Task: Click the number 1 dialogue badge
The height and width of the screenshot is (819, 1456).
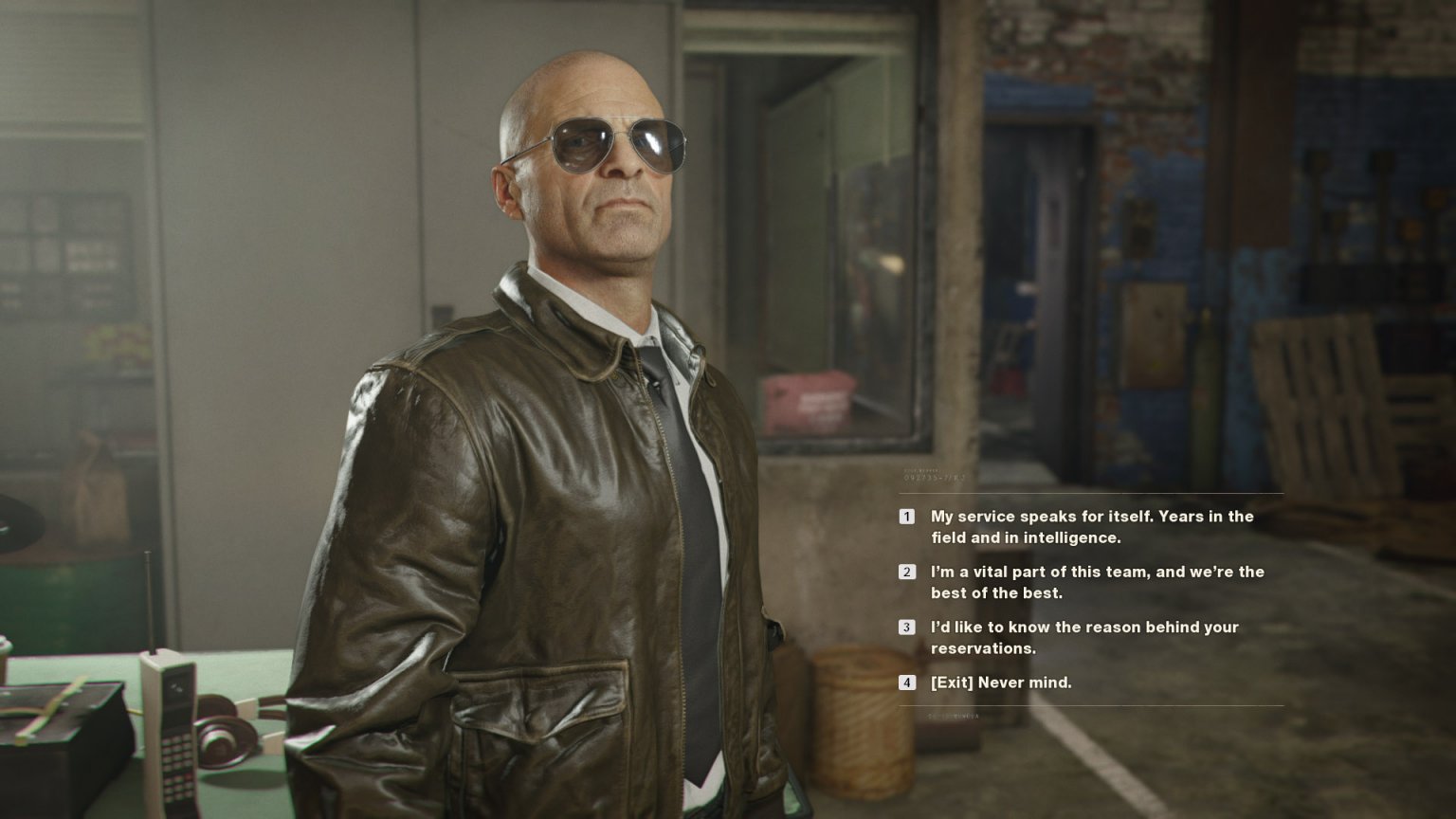Action: coord(907,518)
